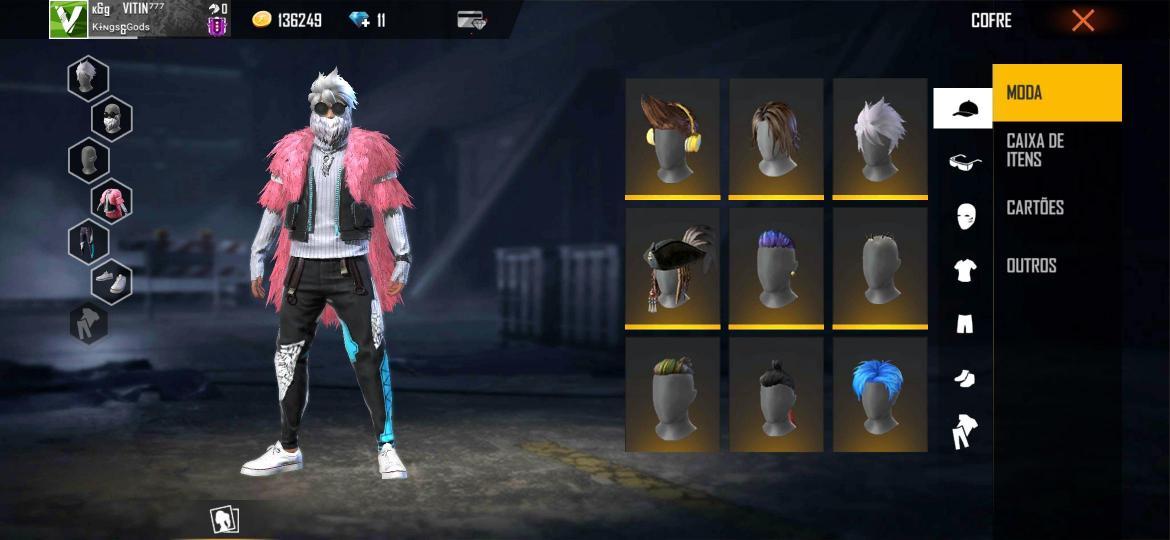Open the face mask category
1170x540 pixels.
pyautogui.click(x=964, y=215)
